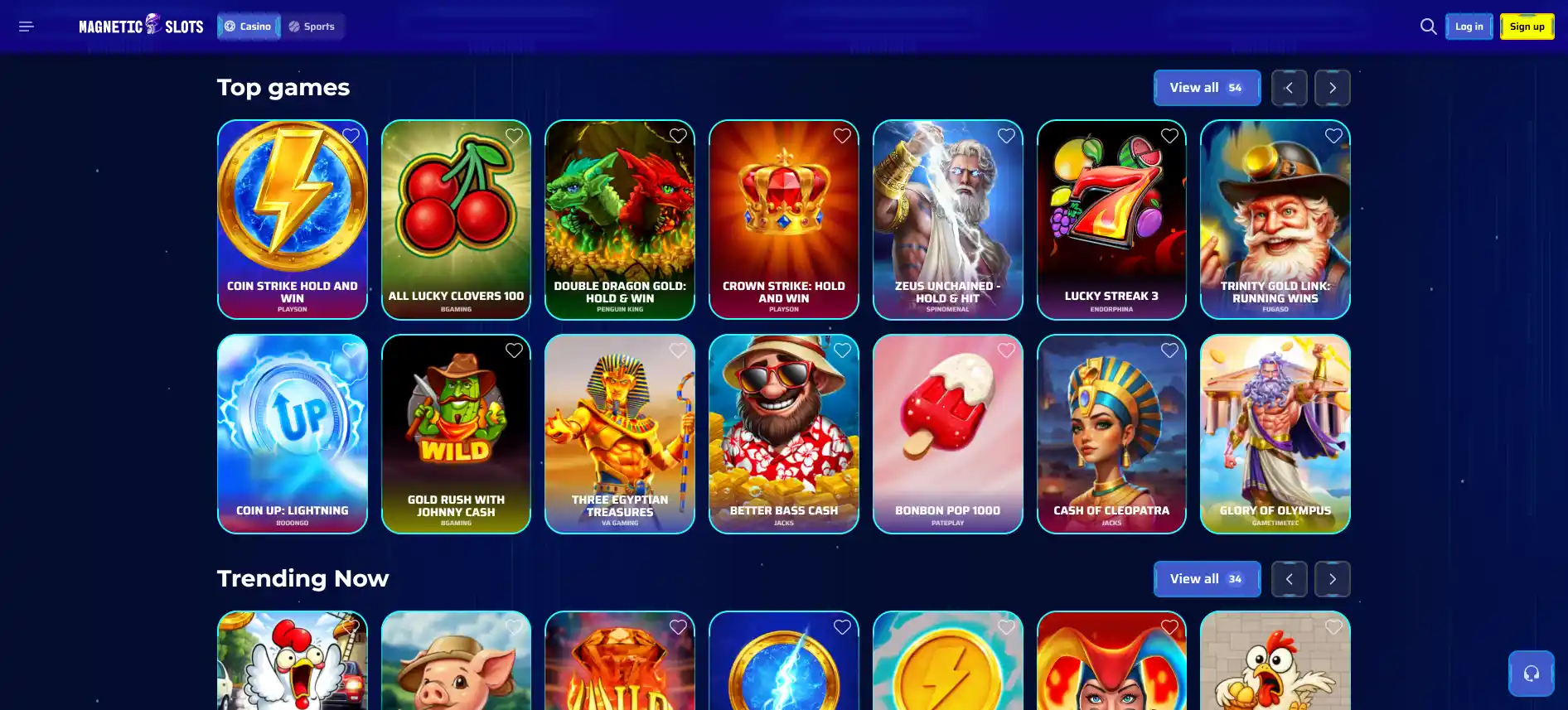Click the previous arrow in Top games section

pyautogui.click(x=1289, y=87)
